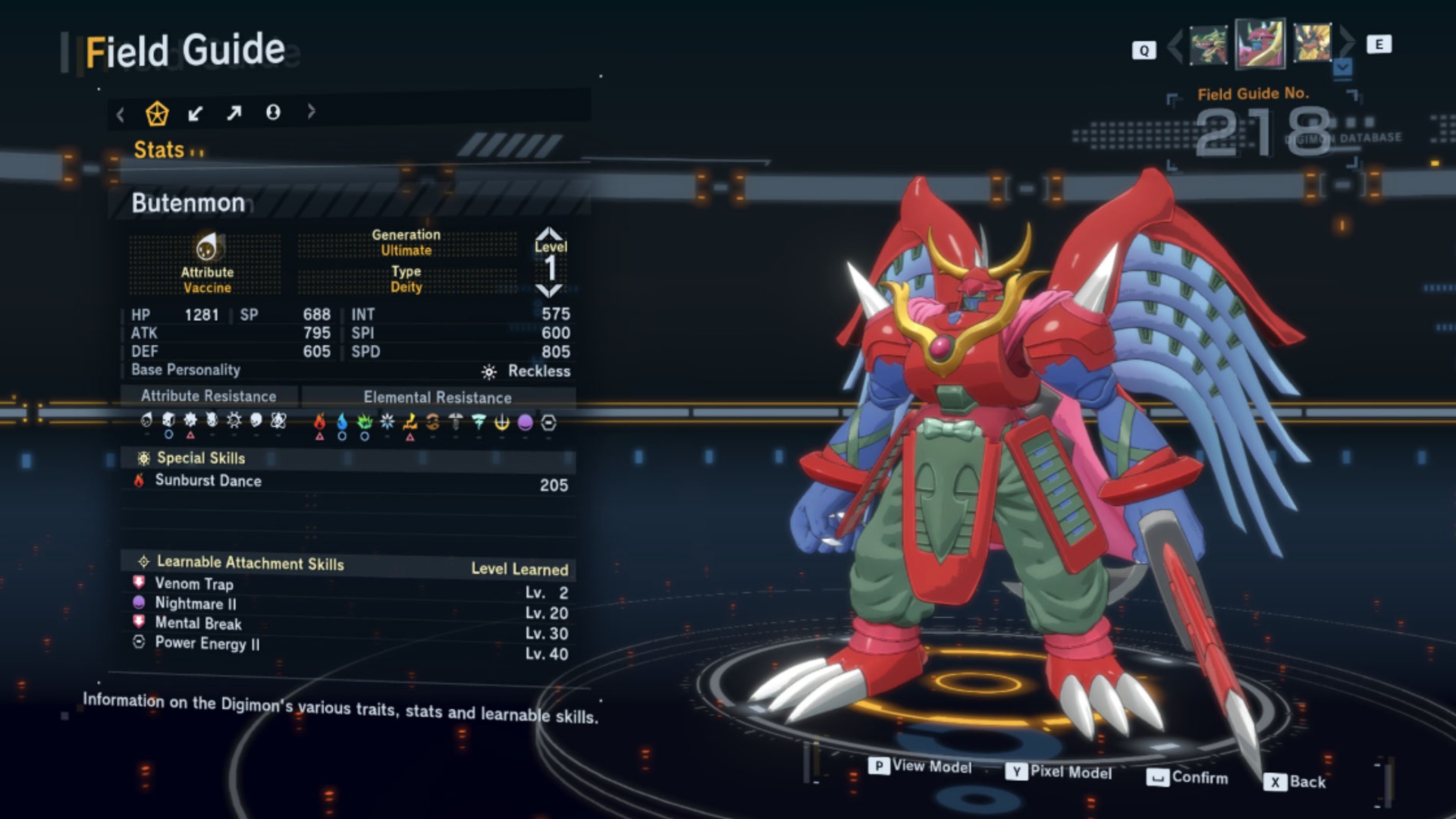The height and width of the screenshot is (819, 1456).
Task: Select the Sunburst Dance special skill
Action: click(209, 481)
